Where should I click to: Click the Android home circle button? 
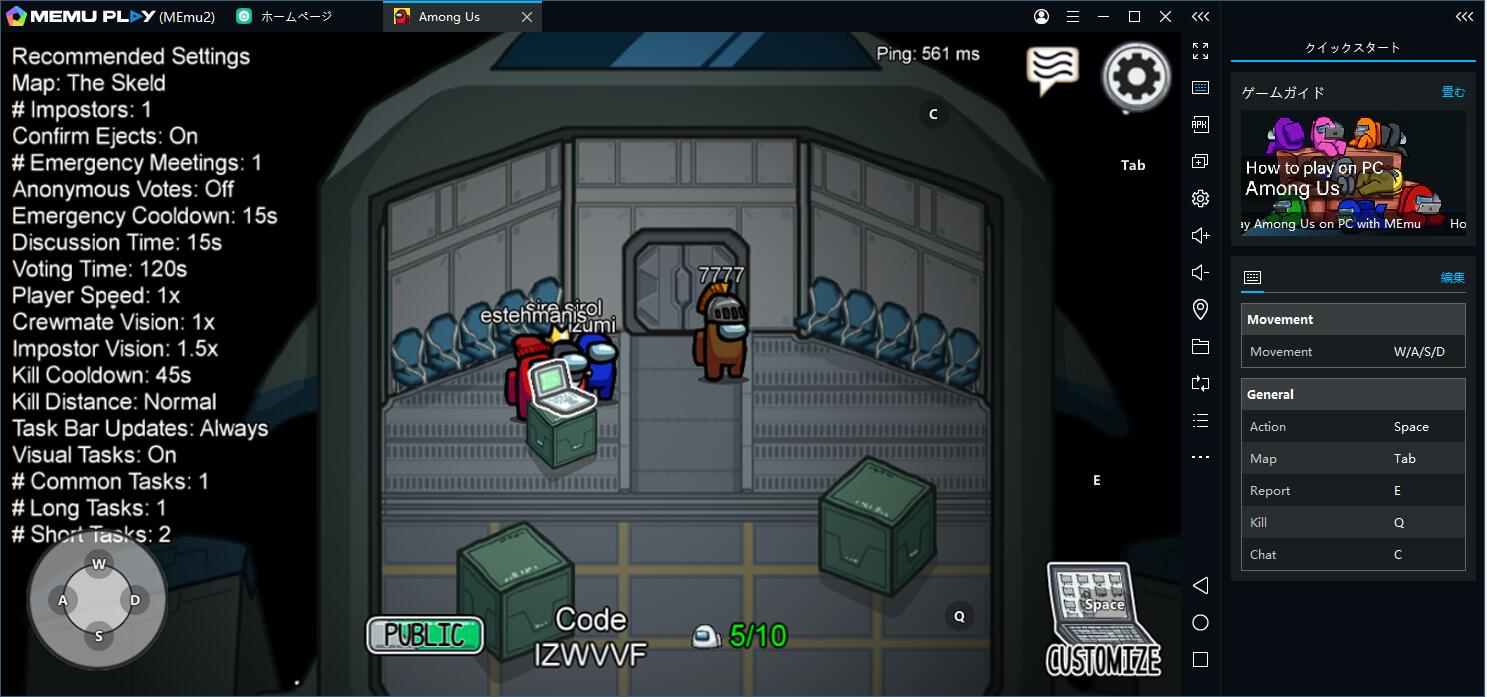(x=1200, y=622)
